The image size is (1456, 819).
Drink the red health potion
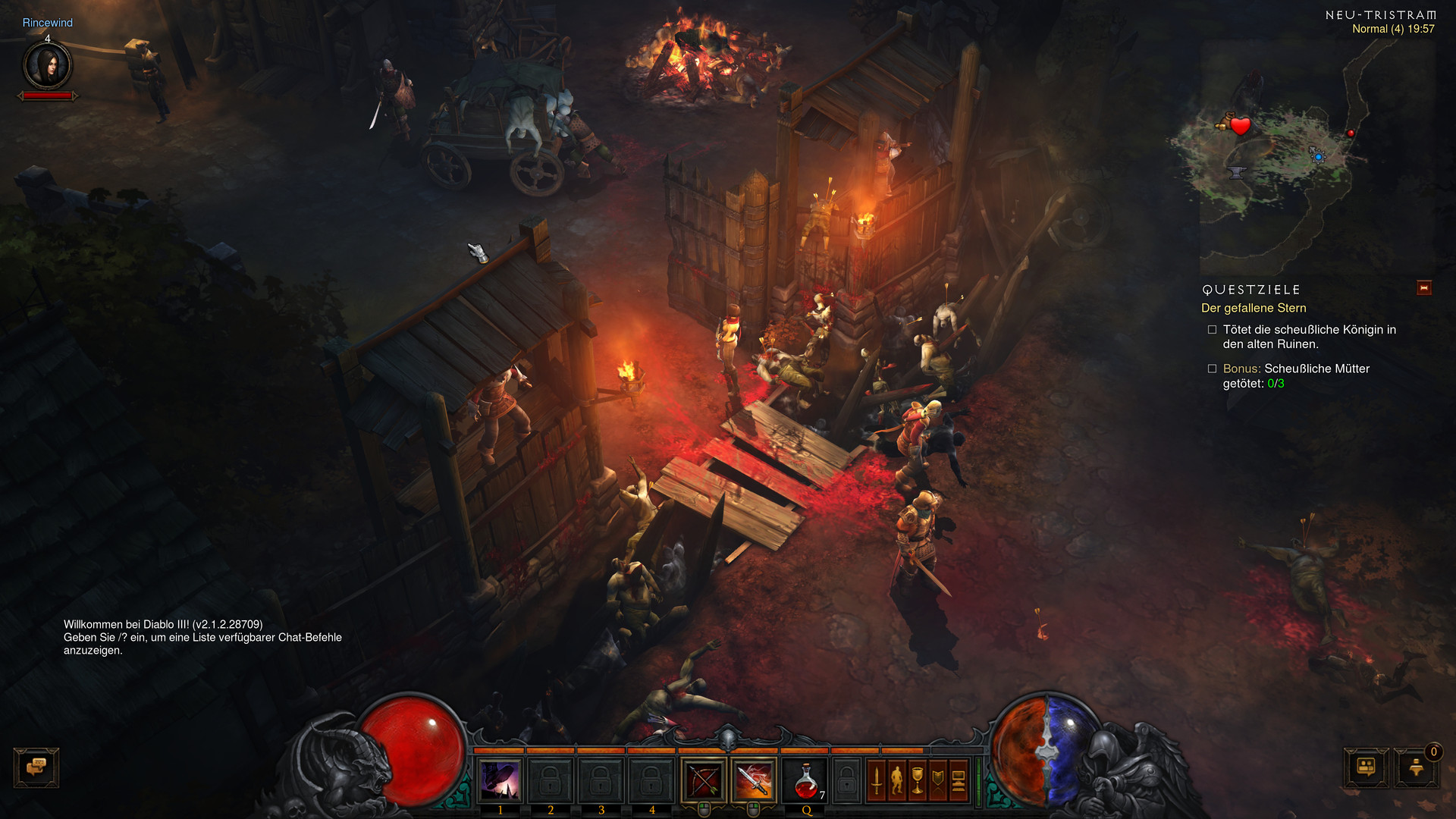coord(805,781)
